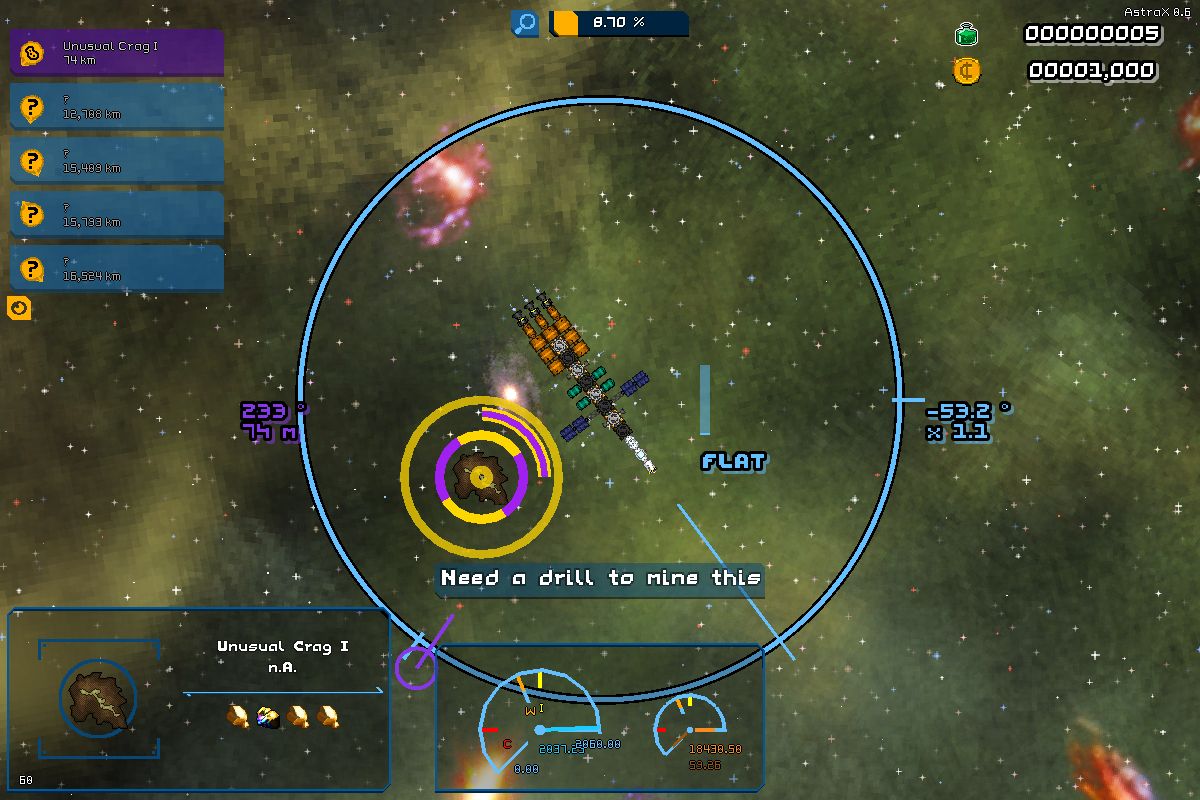
Task: Select the Unusual Crag I target entry
Action: pos(117,53)
